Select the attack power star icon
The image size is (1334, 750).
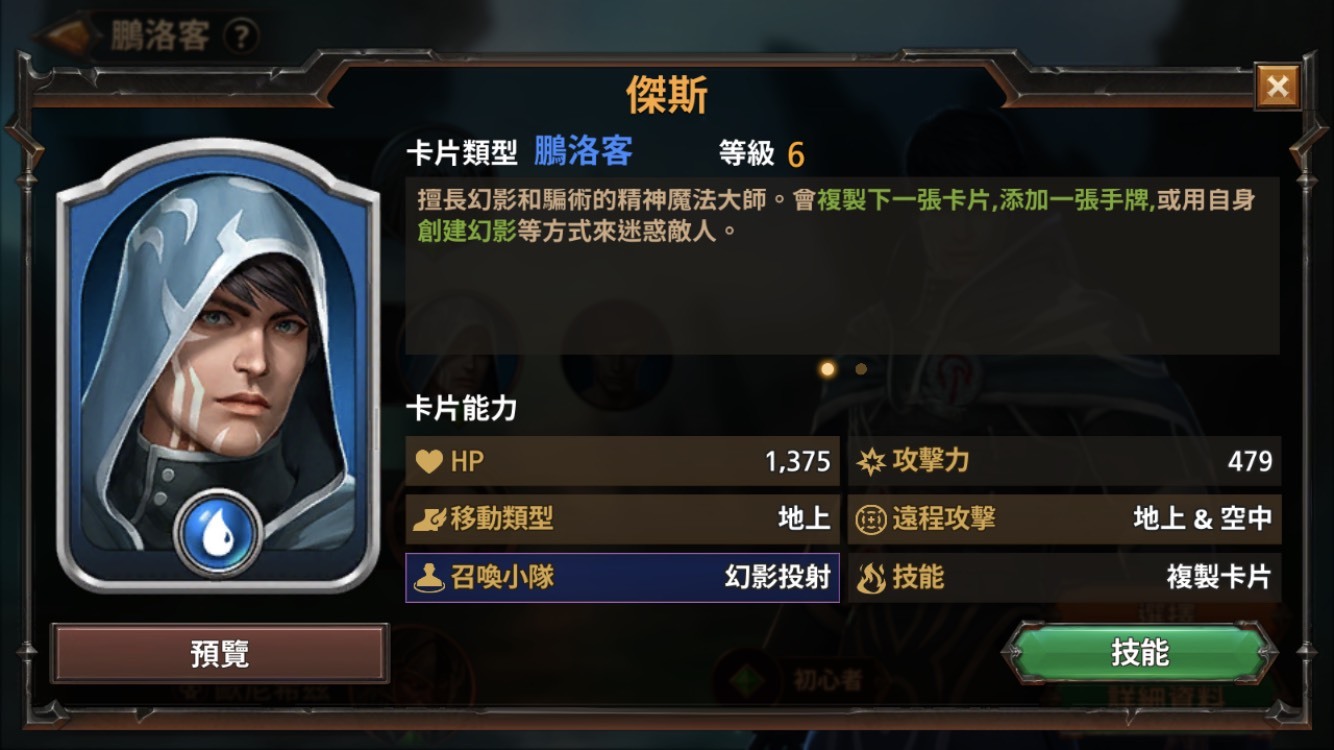(x=874, y=461)
